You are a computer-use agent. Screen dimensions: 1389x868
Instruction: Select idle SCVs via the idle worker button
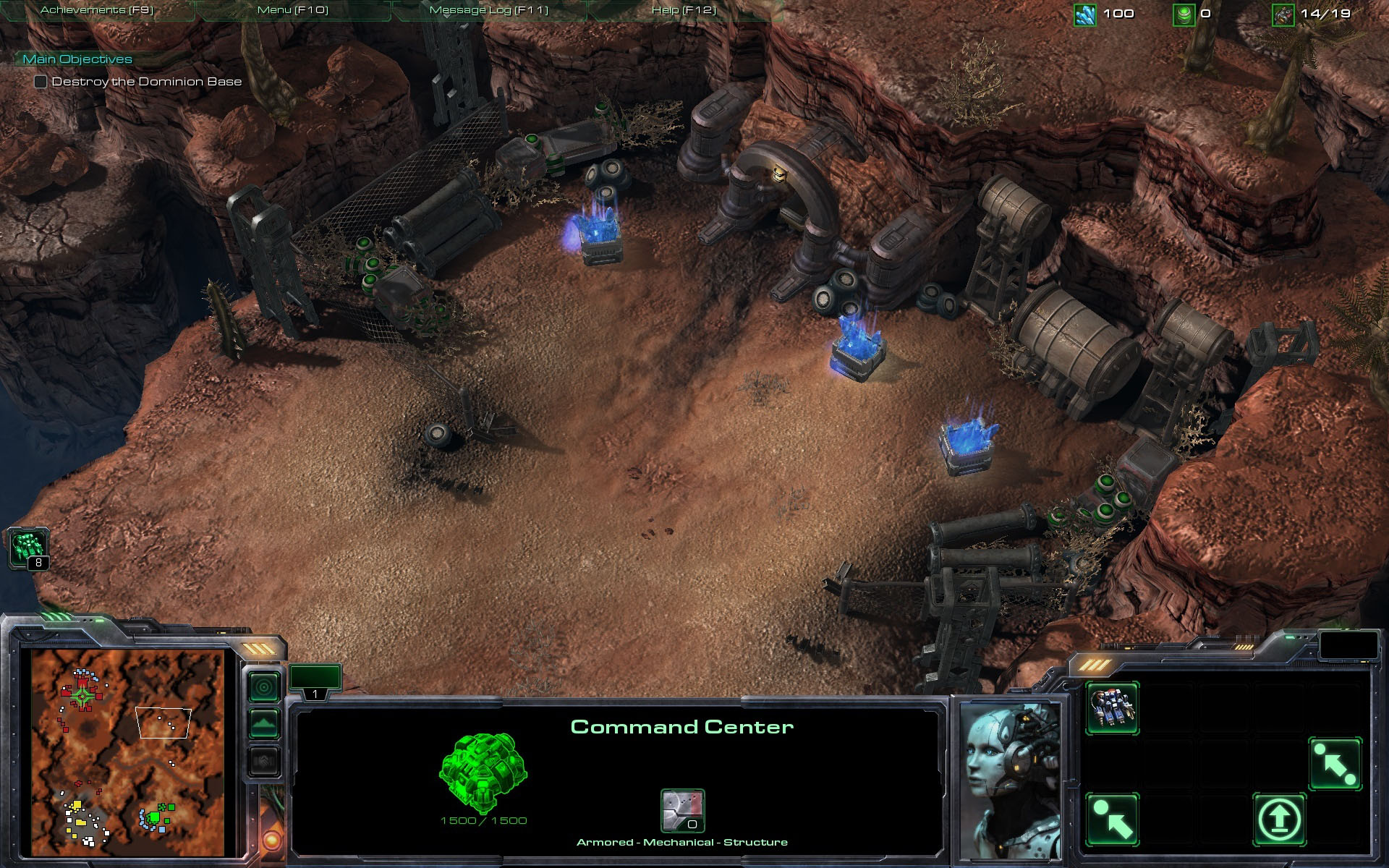(x=29, y=548)
